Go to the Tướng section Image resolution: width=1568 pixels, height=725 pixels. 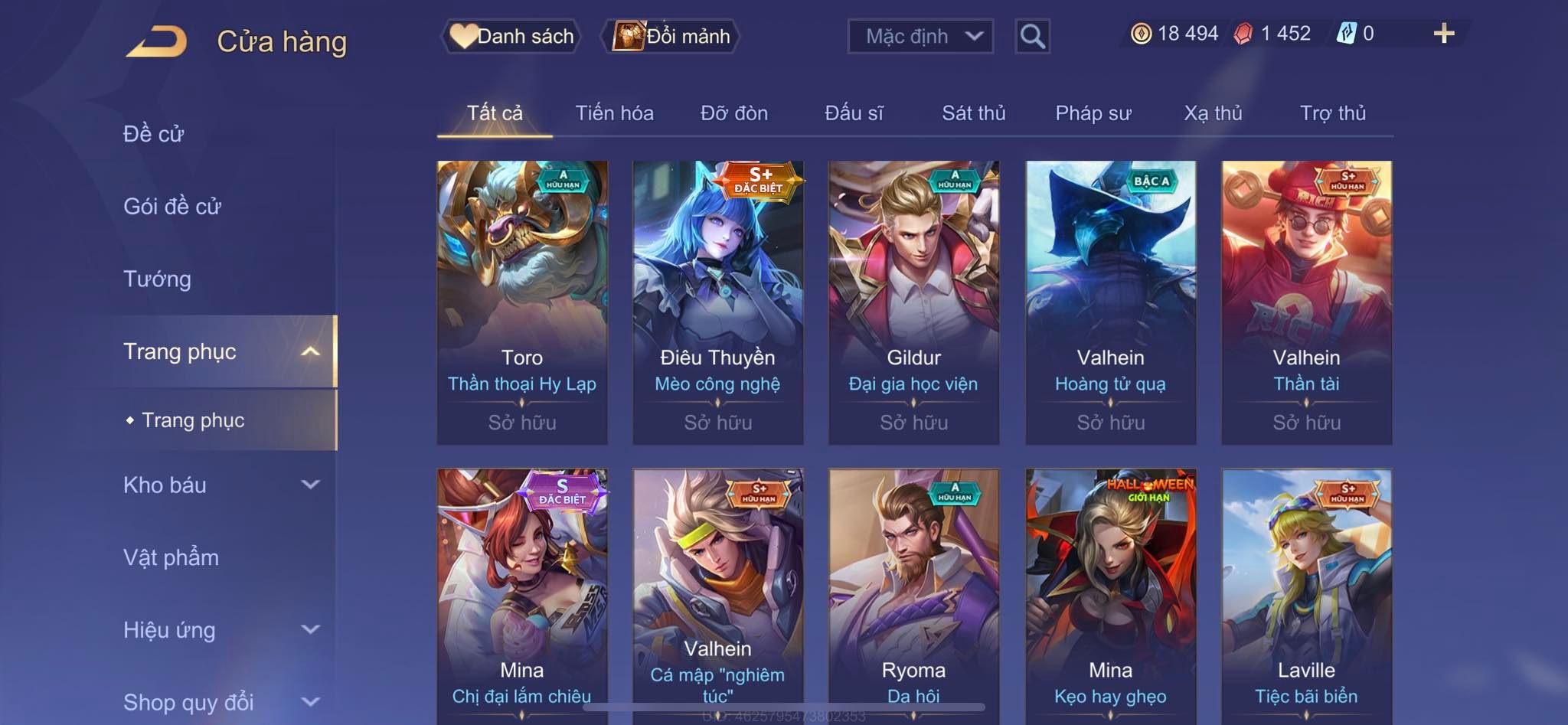157,279
